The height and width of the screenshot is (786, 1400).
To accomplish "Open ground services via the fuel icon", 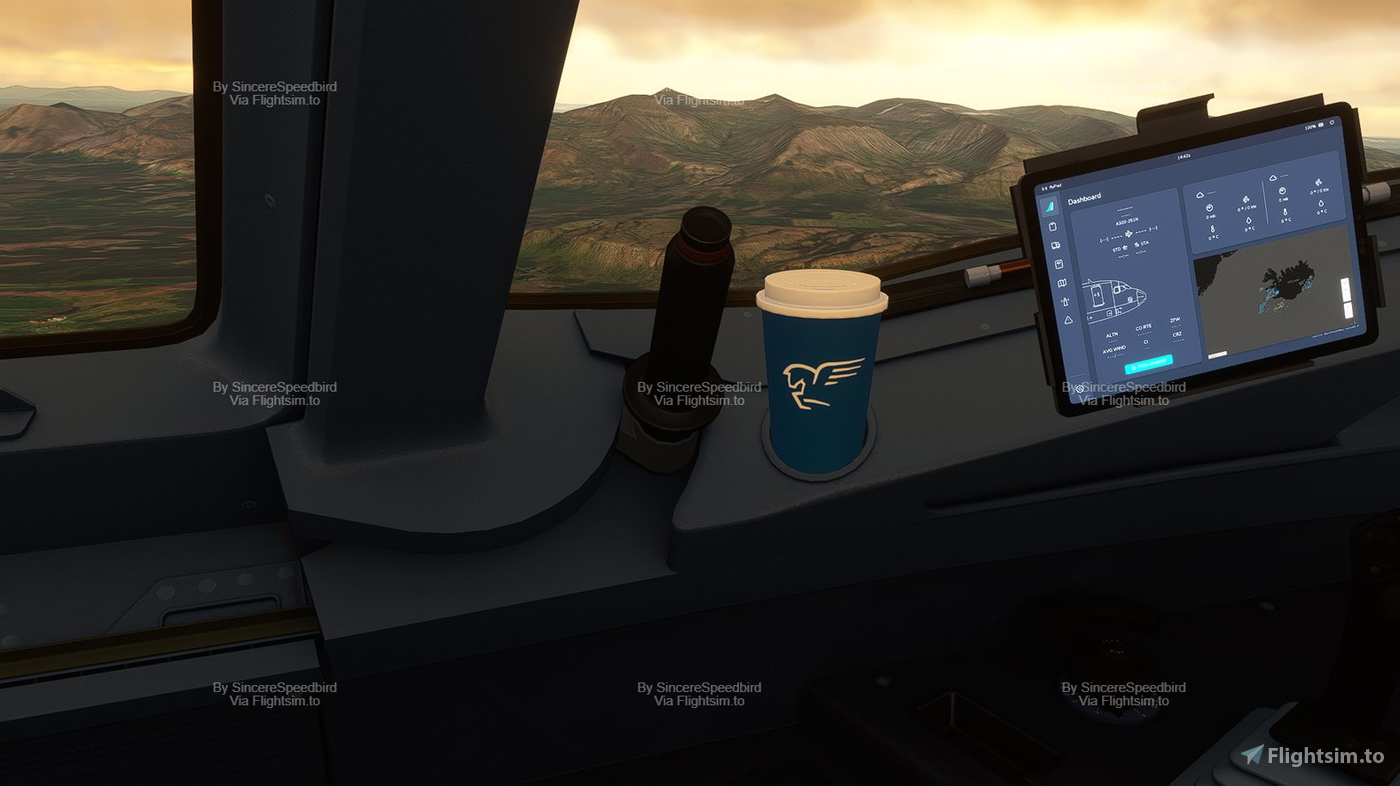I will (x=1066, y=301).
